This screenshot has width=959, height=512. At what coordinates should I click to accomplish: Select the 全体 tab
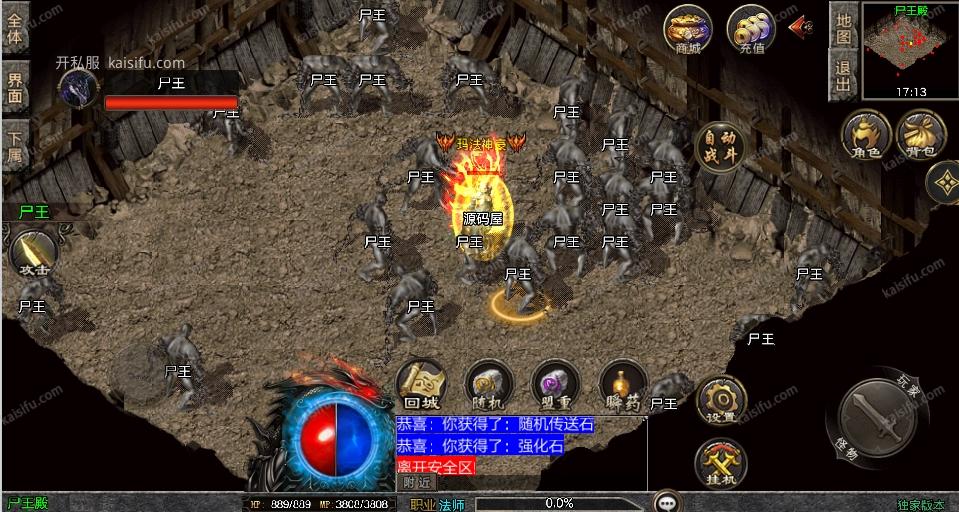(x=16, y=28)
